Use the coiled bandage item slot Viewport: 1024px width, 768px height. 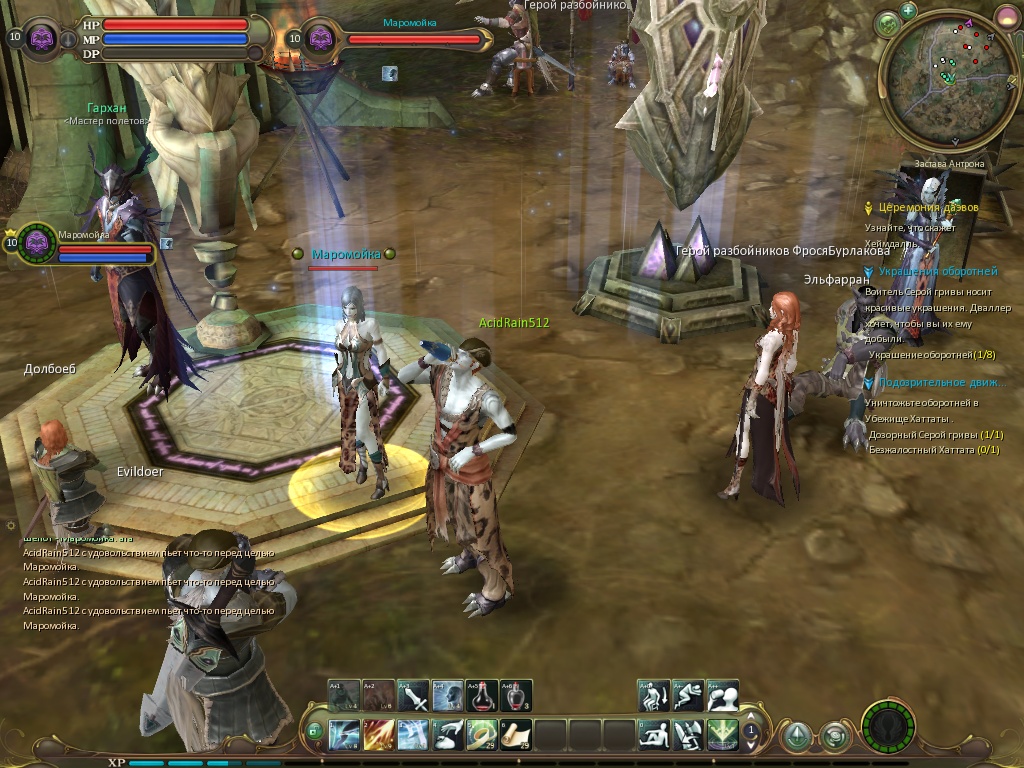[x=482, y=735]
